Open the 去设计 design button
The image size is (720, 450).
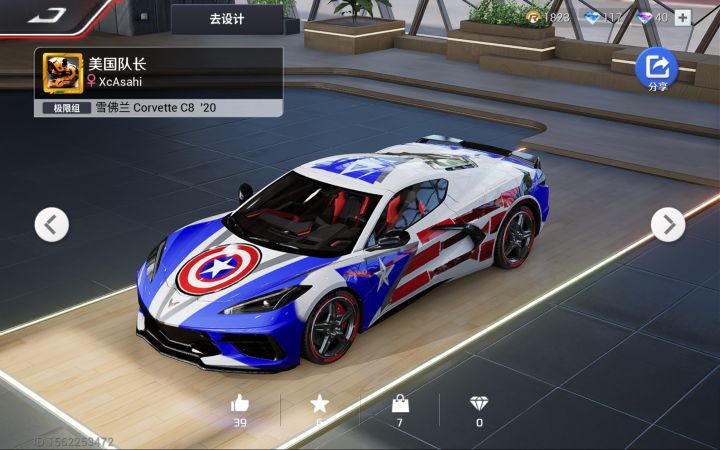[226, 18]
